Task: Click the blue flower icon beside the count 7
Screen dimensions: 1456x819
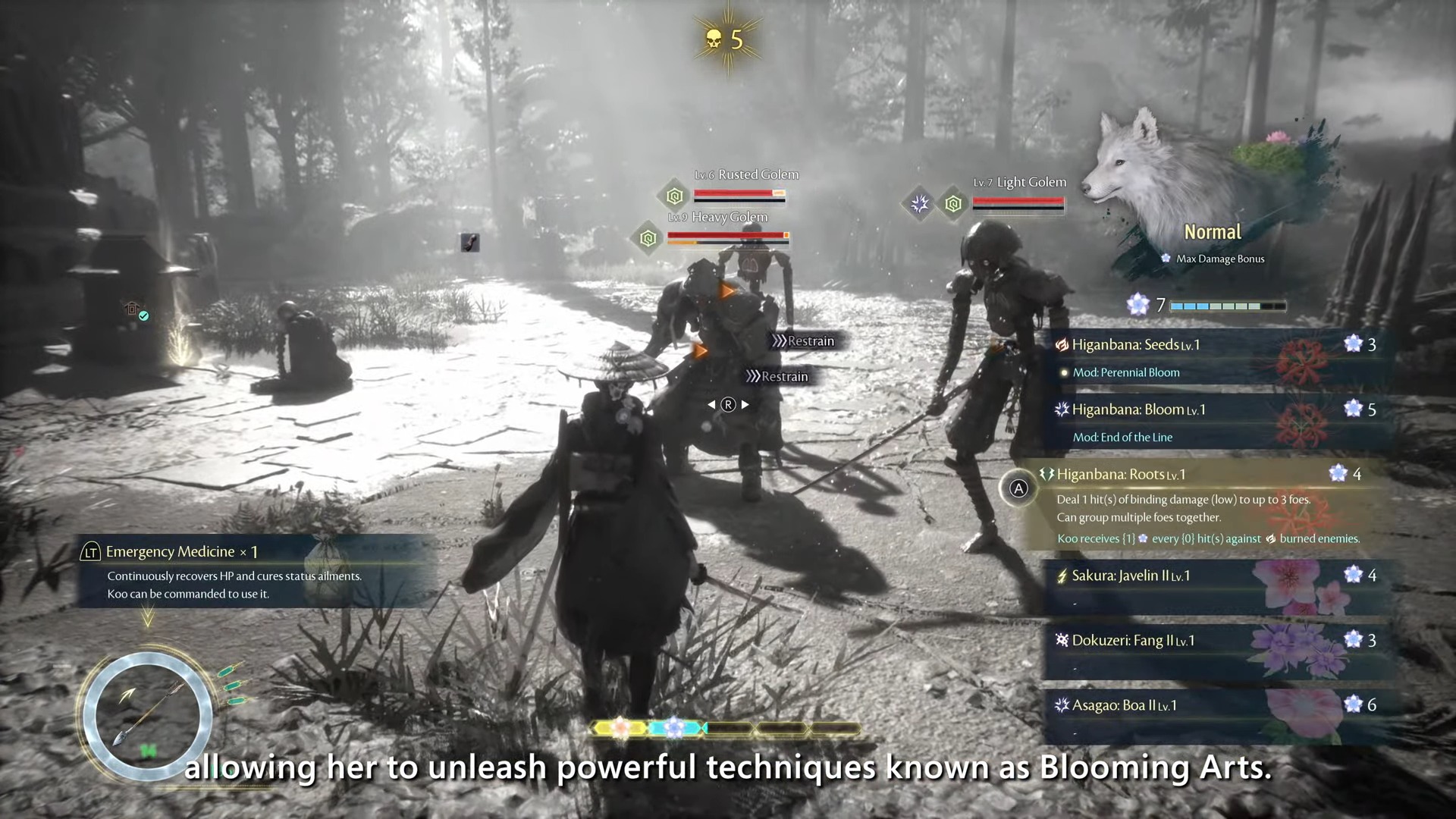Action: [x=1138, y=305]
